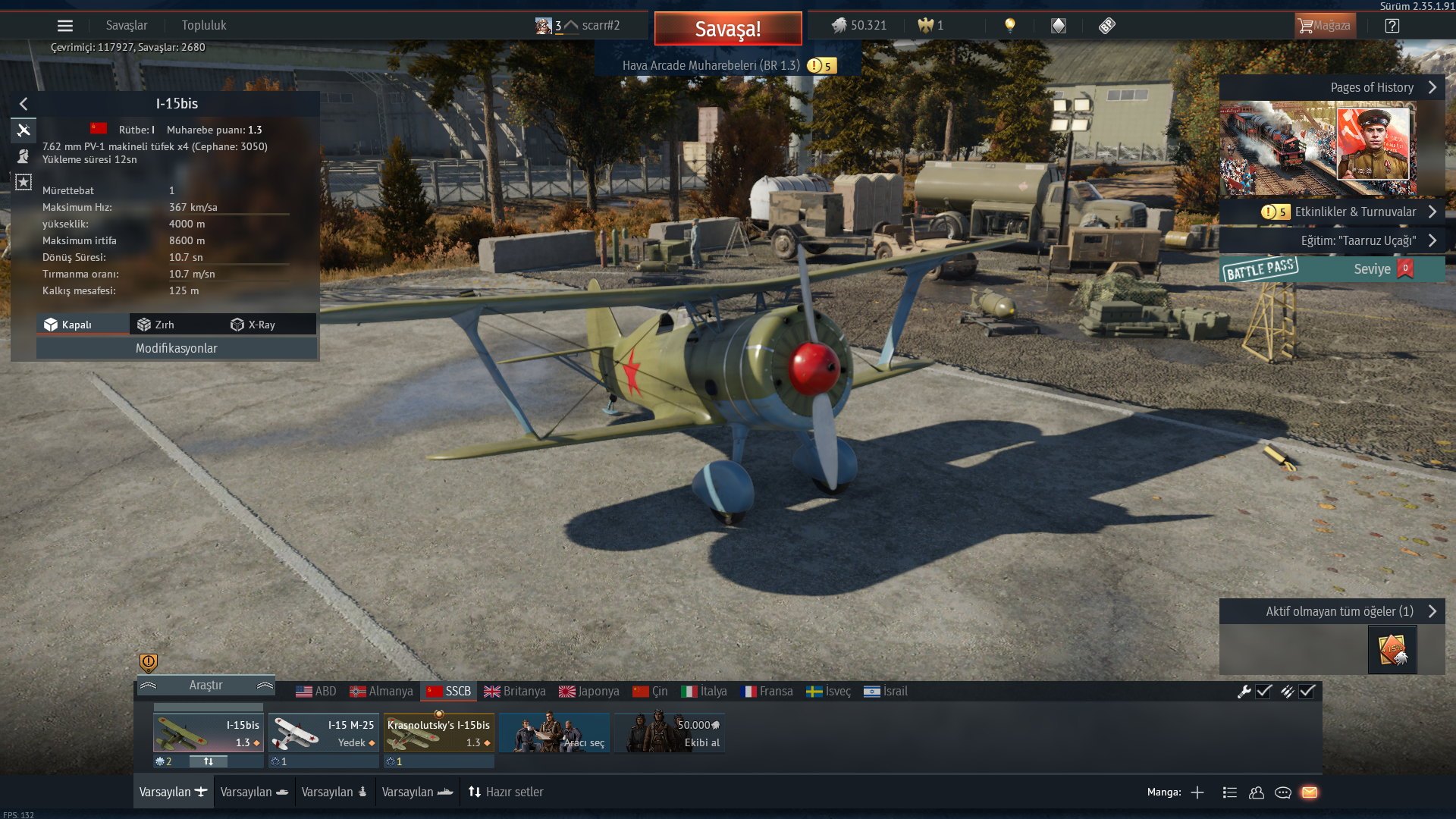Open Etkinlikler & Turnuvalar events
The height and width of the screenshot is (819, 1456).
point(1354,212)
